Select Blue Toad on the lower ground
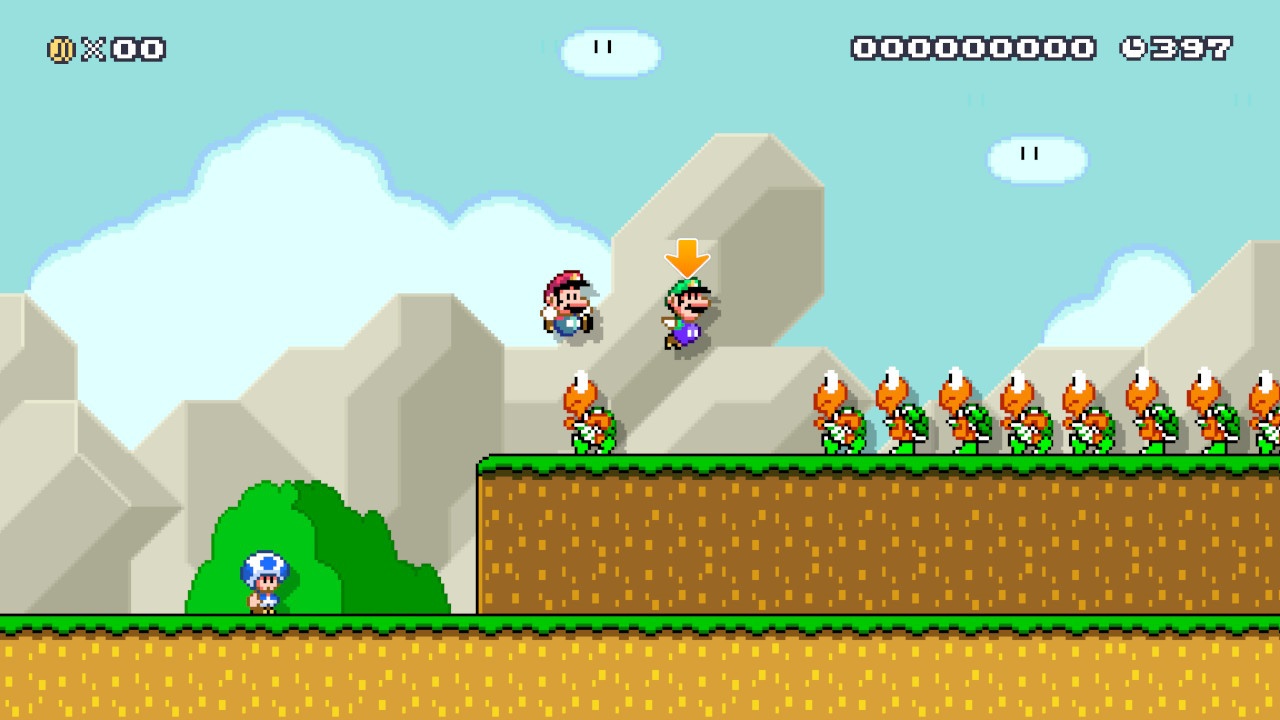 pyautogui.click(x=258, y=580)
